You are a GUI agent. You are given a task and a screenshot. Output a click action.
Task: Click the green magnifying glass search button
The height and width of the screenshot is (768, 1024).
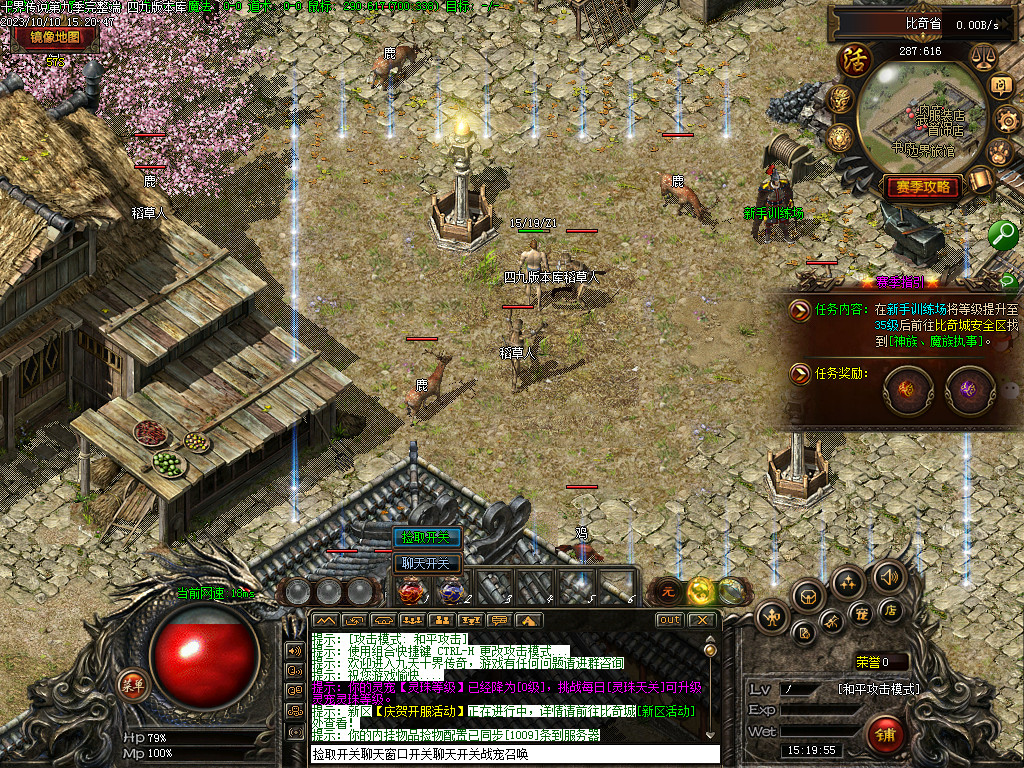1003,235
